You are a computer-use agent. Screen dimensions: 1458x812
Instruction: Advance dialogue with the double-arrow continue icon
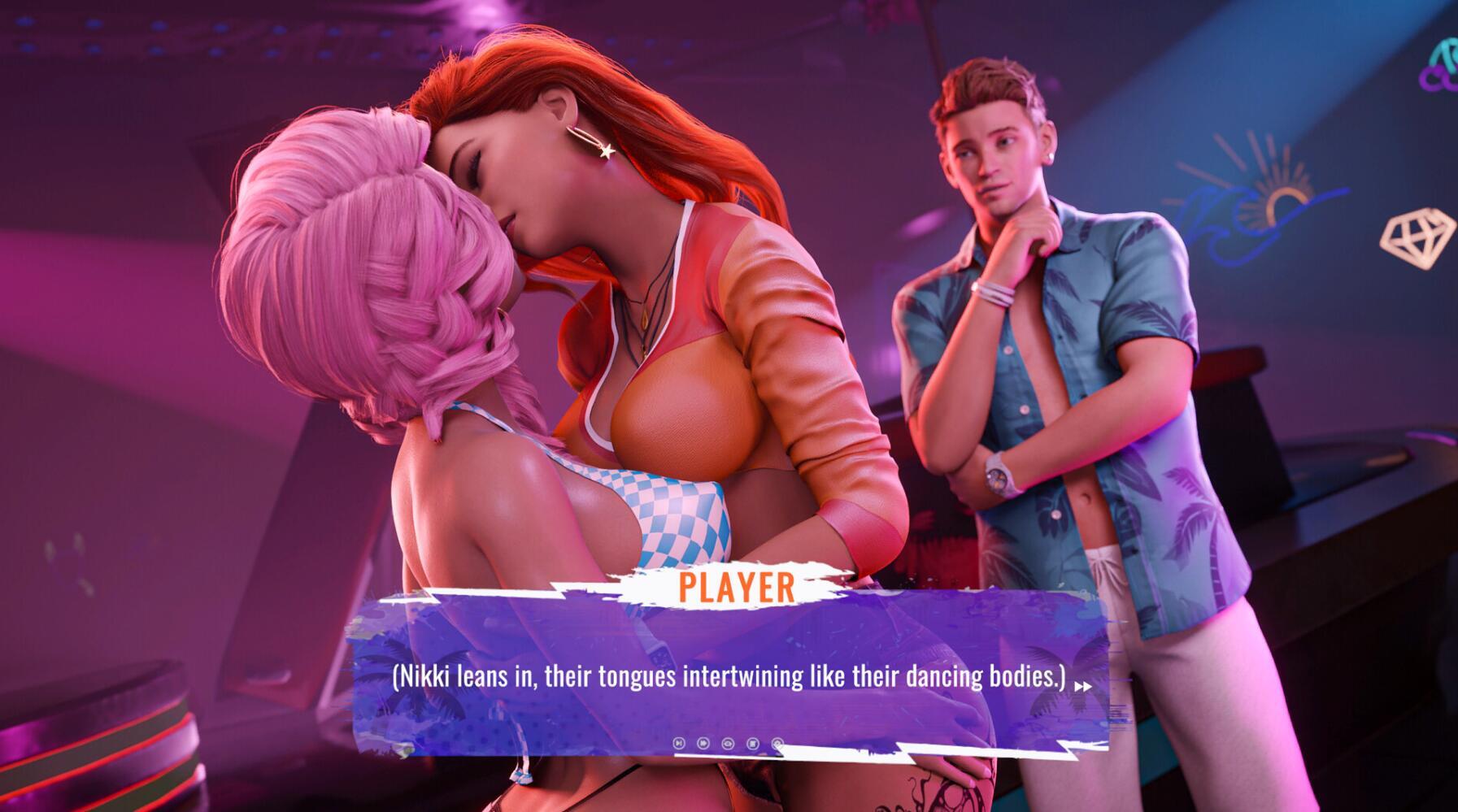(x=1082, y=687)
